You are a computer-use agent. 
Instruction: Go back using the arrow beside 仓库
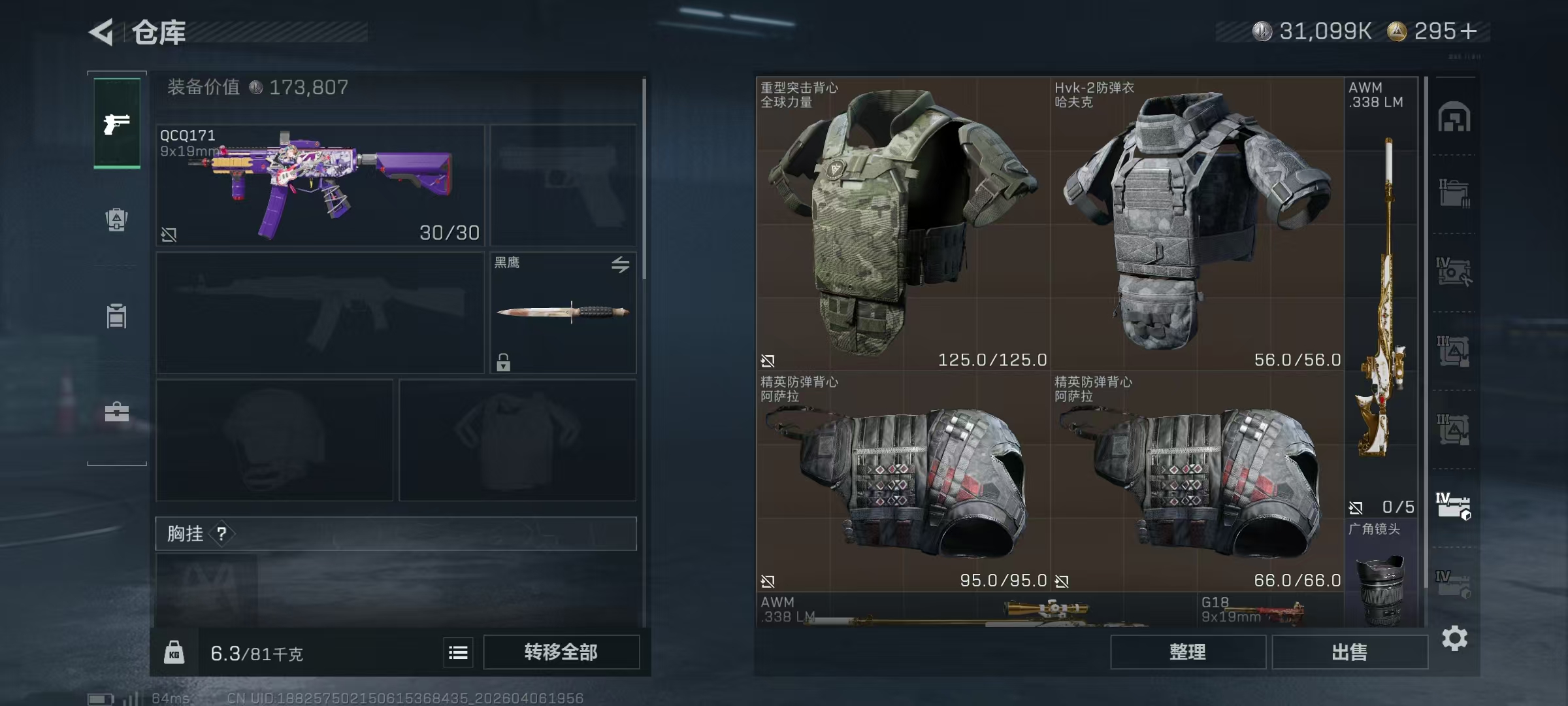pyautogui.click(x=102, y=31)
